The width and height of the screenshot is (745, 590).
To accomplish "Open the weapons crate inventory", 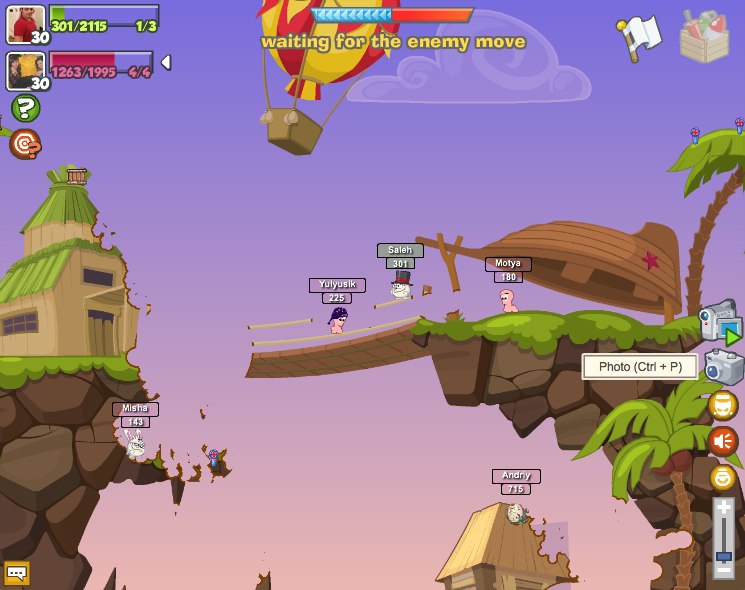I will (x=704, y=37).
